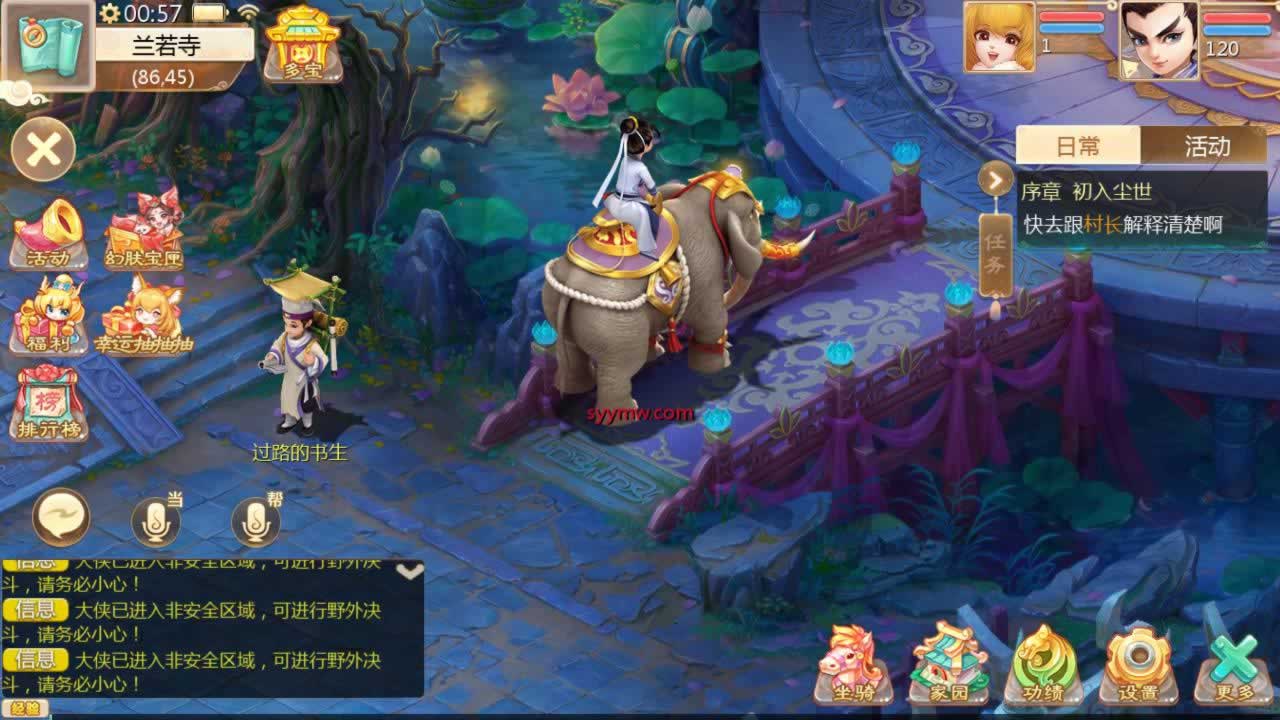This screenshot has width=1280, height=720.
Task: Open the 活动 events horn icon
Action: point(49,234)
